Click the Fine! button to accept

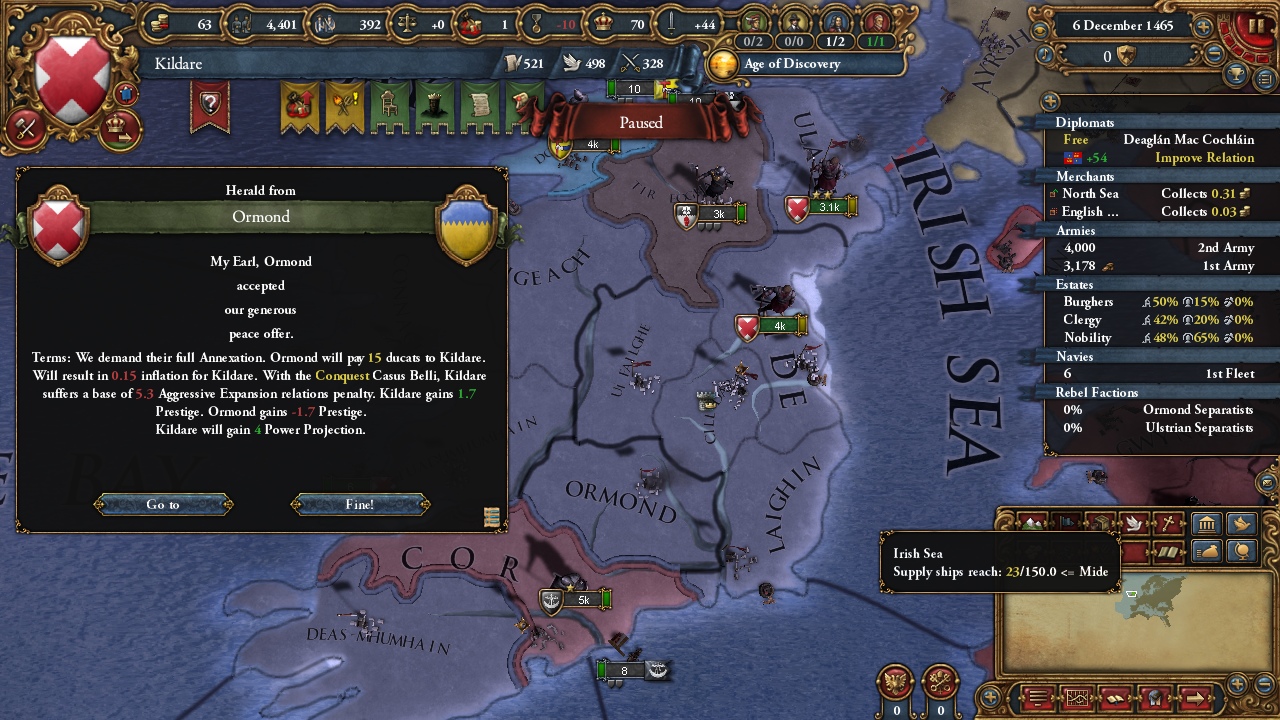coord(360,504)
